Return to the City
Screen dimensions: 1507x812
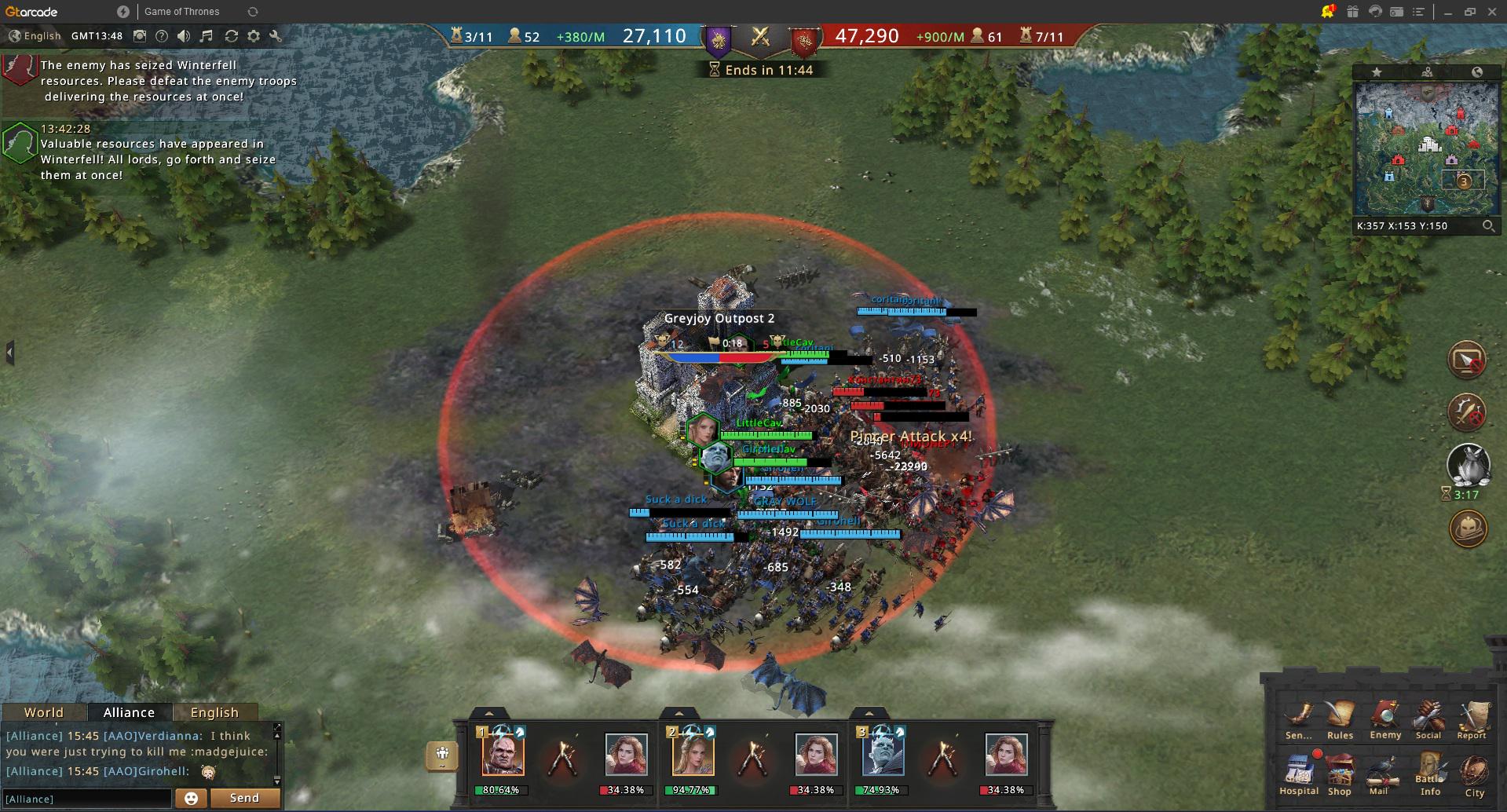click(1474, 774)
